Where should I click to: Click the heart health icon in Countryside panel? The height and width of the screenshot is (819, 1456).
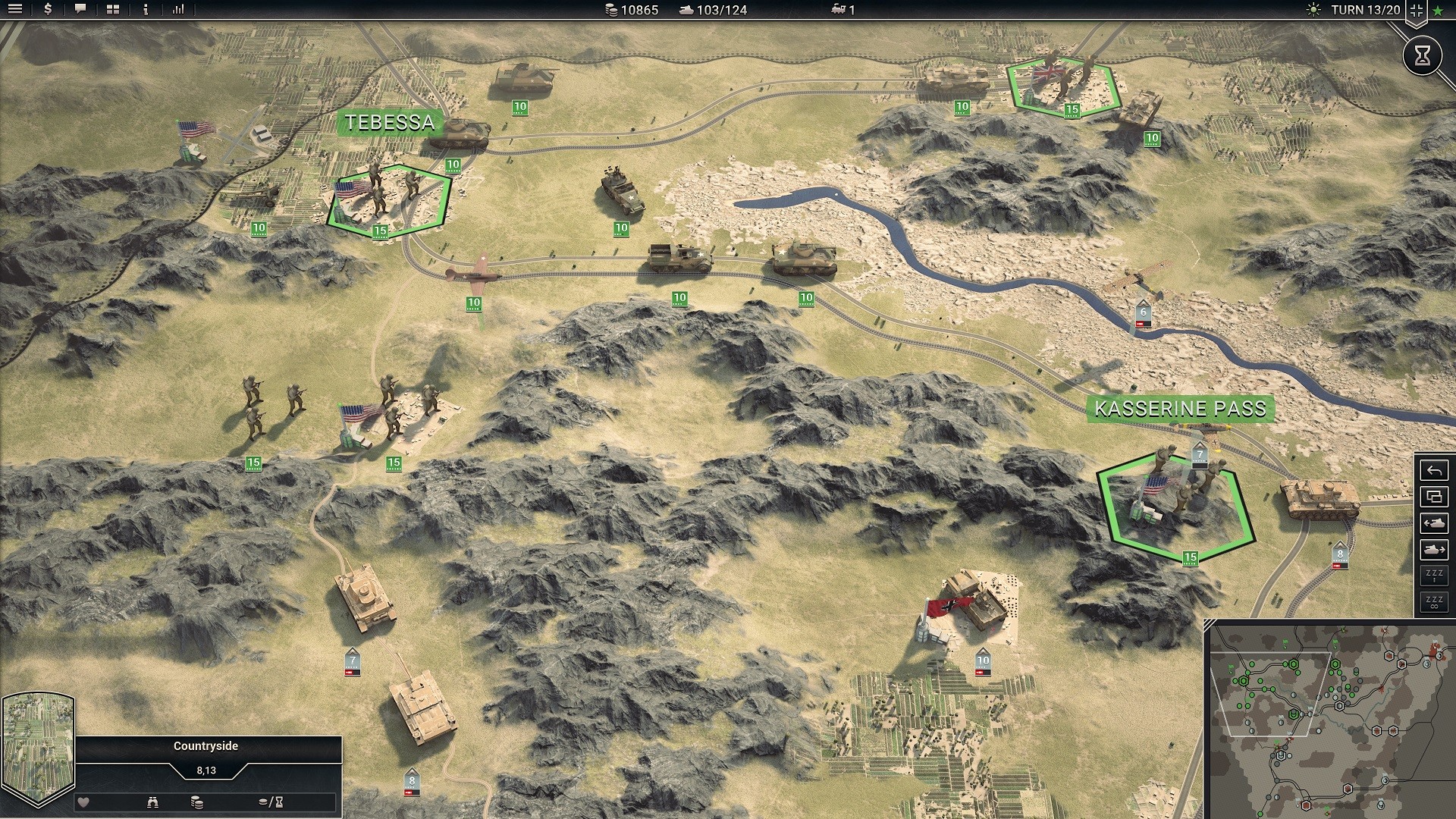coord(83,802)
